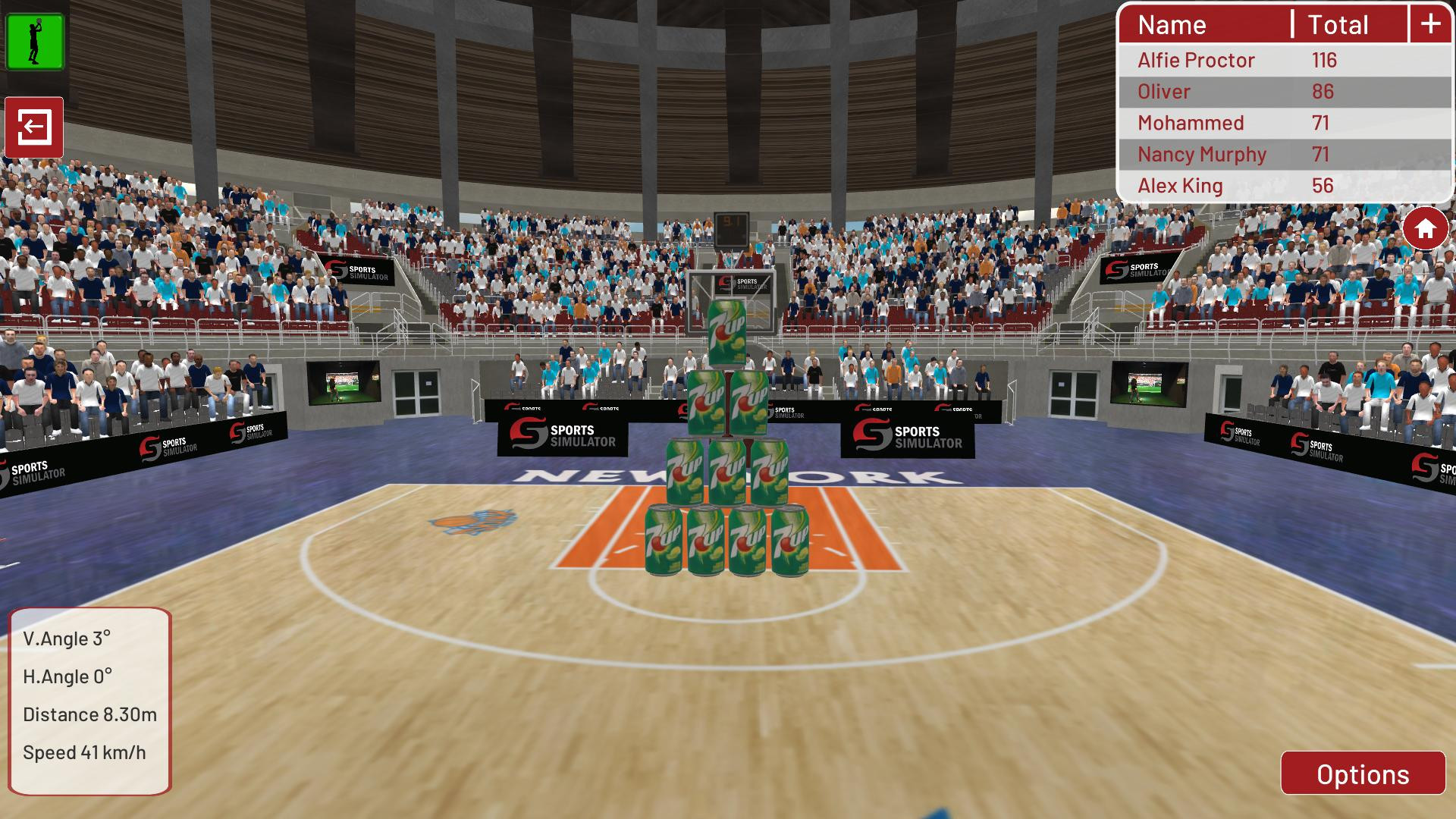
Task: Open the home screen via the home icon
Action: (1424, 226)
